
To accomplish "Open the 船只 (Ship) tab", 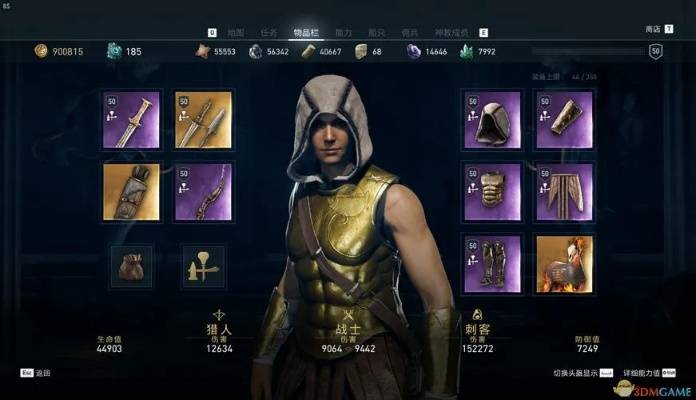I will [376, 32].
